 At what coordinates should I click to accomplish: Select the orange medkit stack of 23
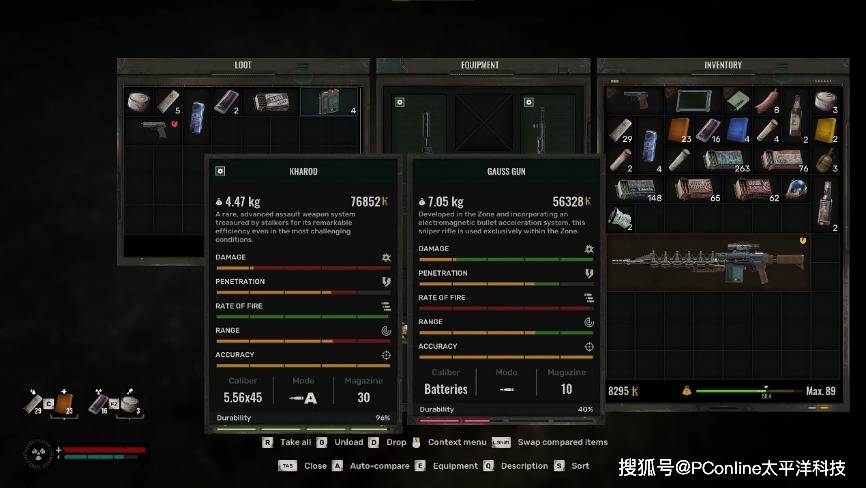(679, 131)
